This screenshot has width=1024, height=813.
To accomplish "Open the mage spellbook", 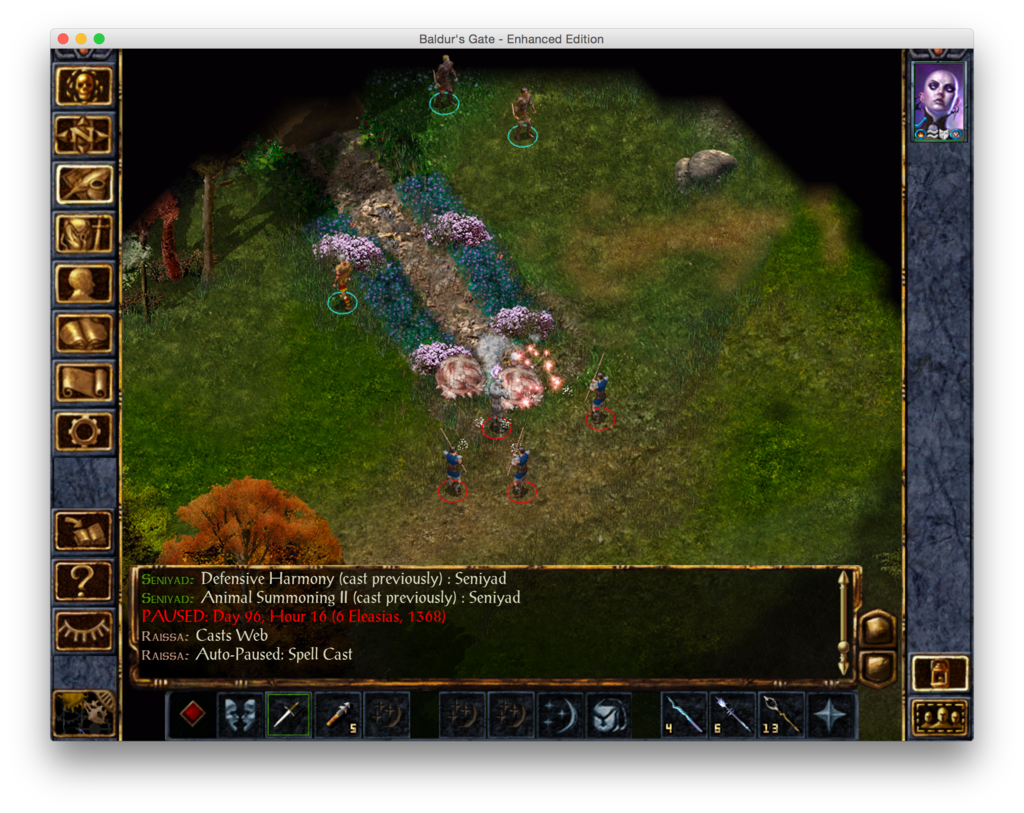I will coord(84,333).
